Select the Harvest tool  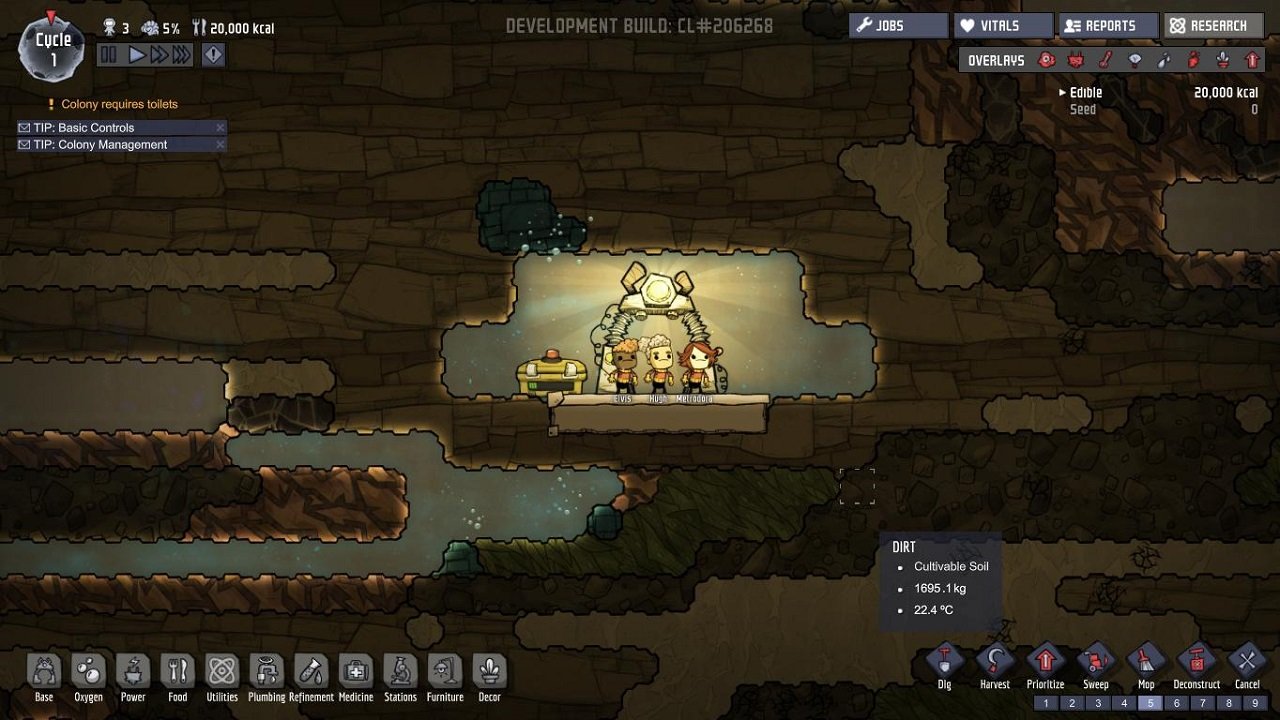(995, 665)
